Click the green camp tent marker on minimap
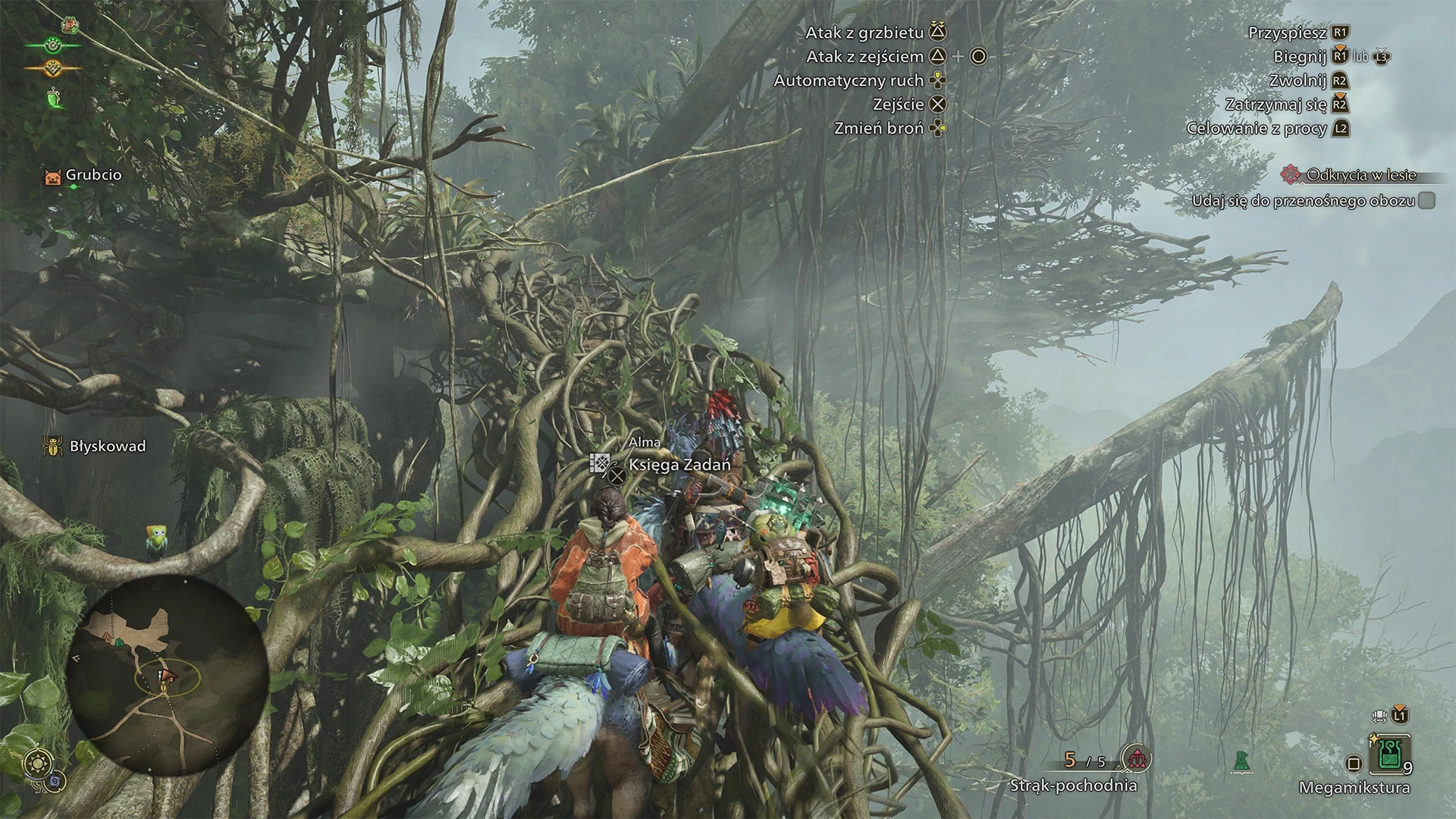 (119, 643)
